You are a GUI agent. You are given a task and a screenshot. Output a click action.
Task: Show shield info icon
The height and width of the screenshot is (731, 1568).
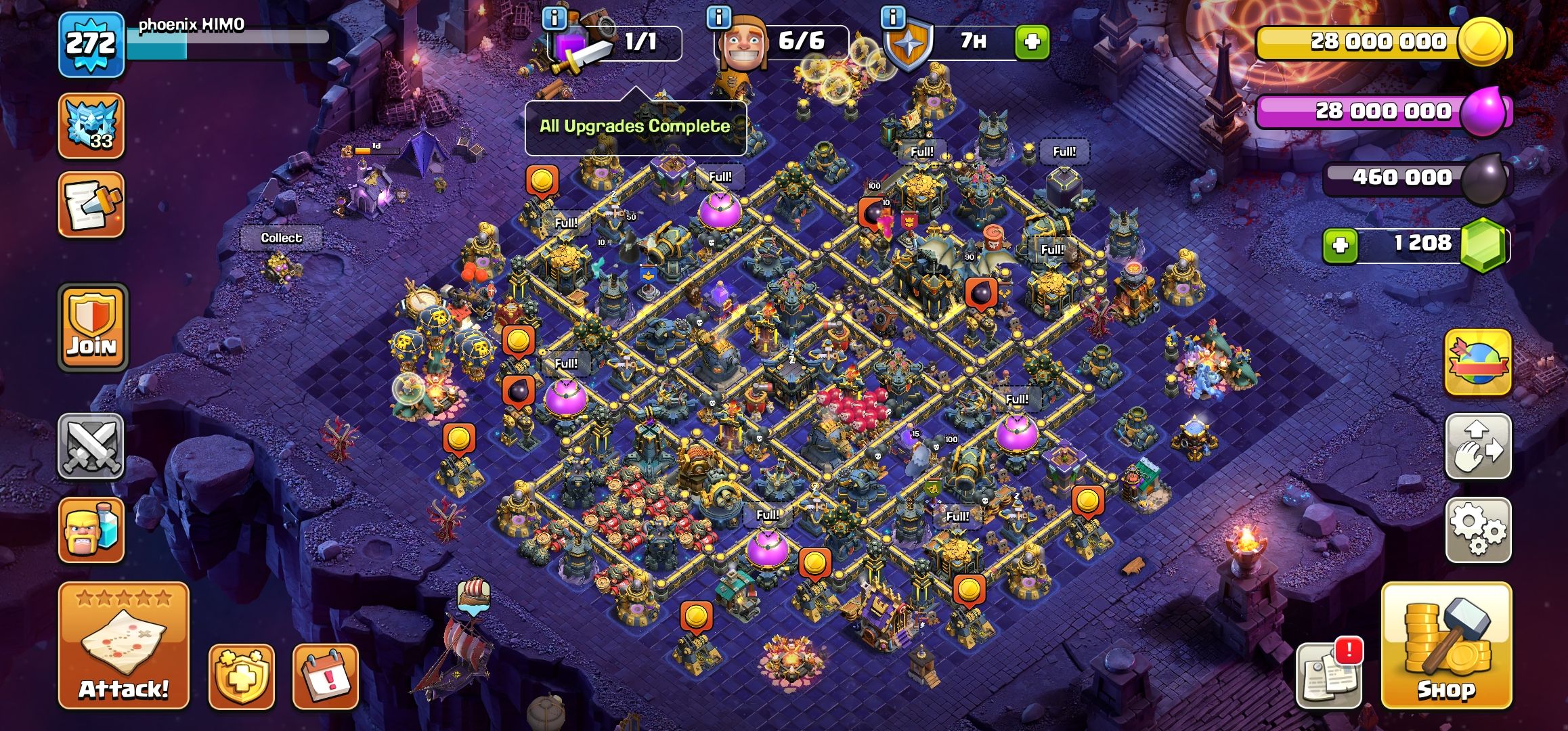[894, 18]
